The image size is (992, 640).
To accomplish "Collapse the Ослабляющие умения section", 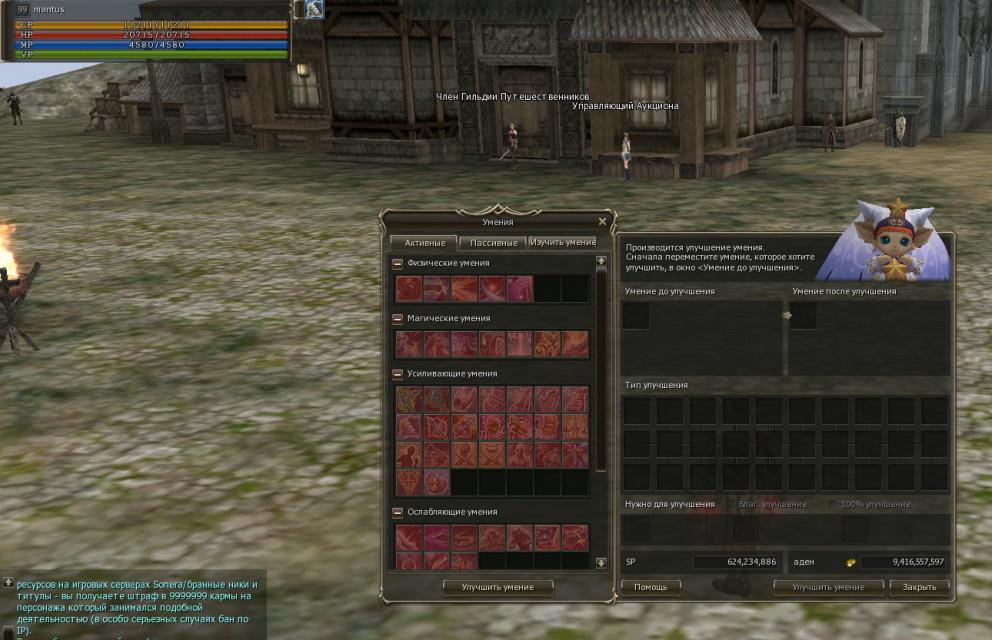I will click(x=398, y=512).
